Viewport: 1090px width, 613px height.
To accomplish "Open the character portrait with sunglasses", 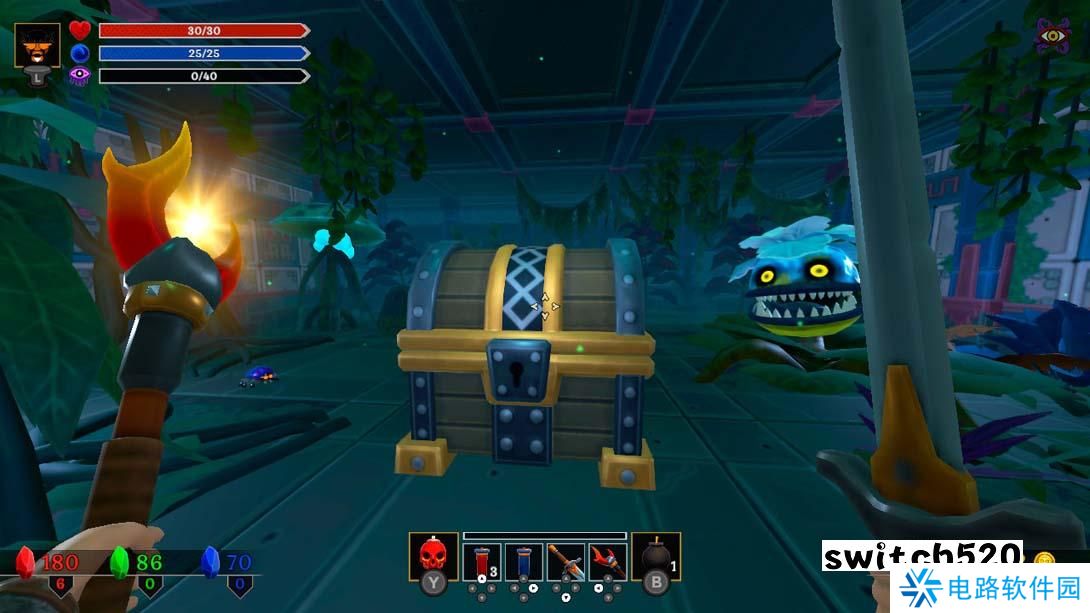I will click(37, 45).
